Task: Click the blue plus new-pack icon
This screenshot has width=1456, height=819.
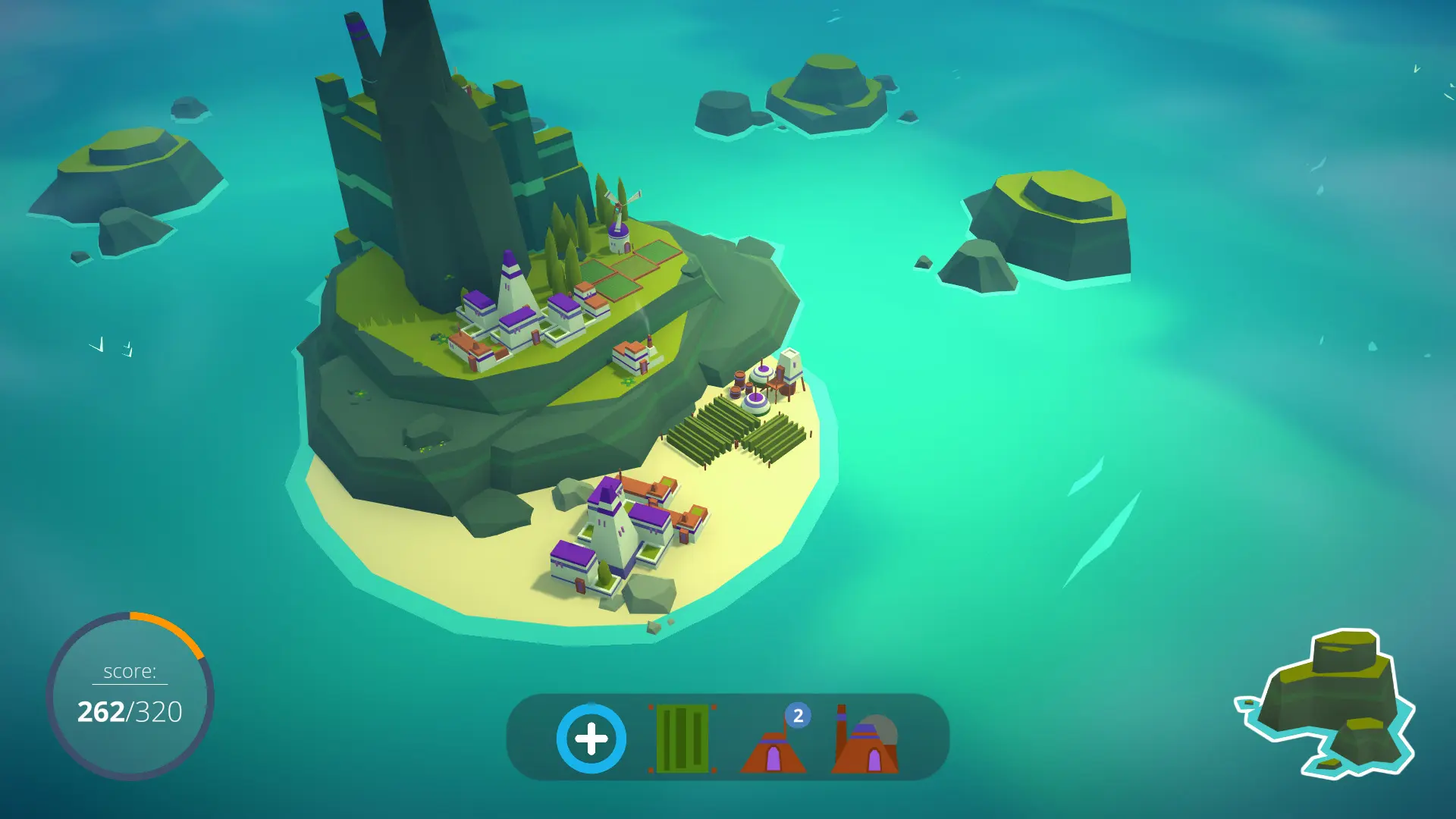Action: coord(591,738)
